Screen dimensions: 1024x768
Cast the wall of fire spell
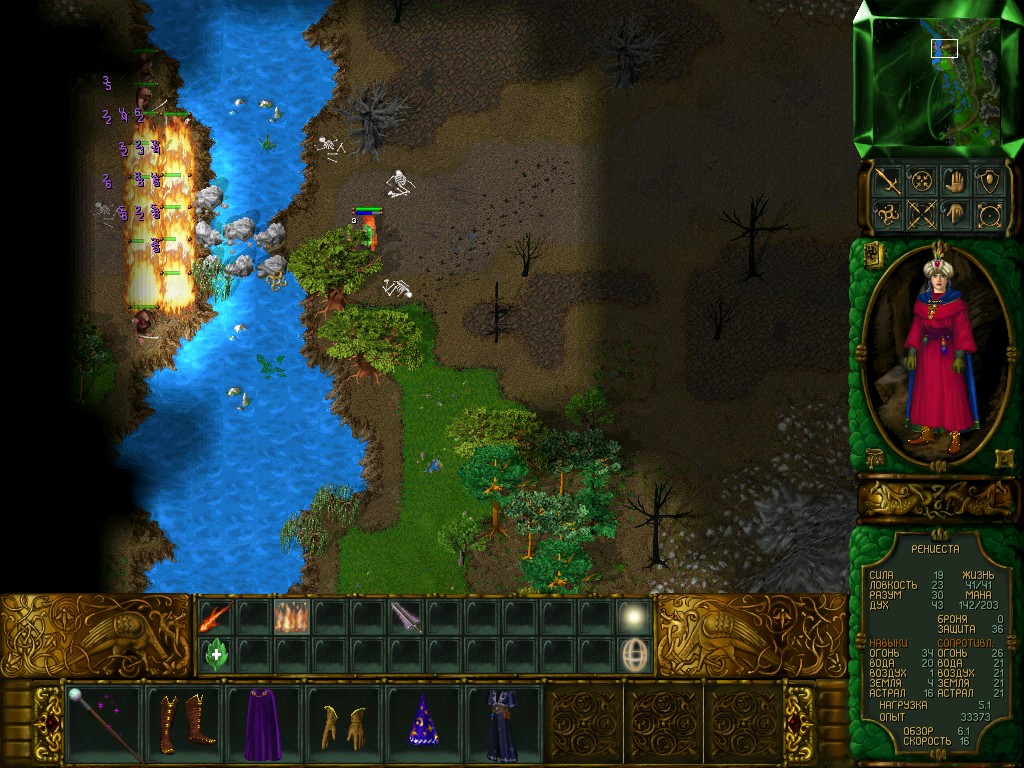point(291,617)
